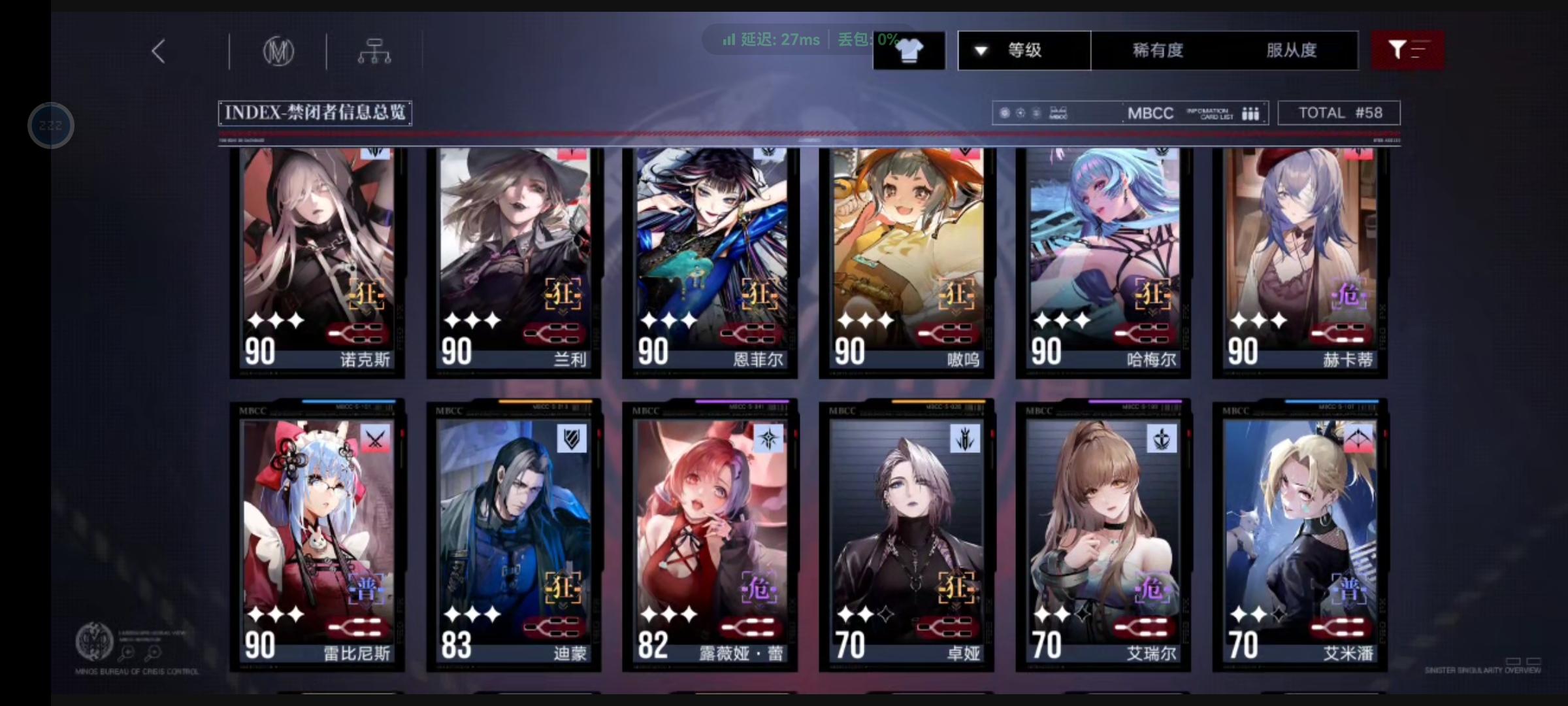Open the outfit wardrobe via the shirt icon
The width and height of the screenshot is (1568, 706).
pyautogui.click(x=909, y=49)
